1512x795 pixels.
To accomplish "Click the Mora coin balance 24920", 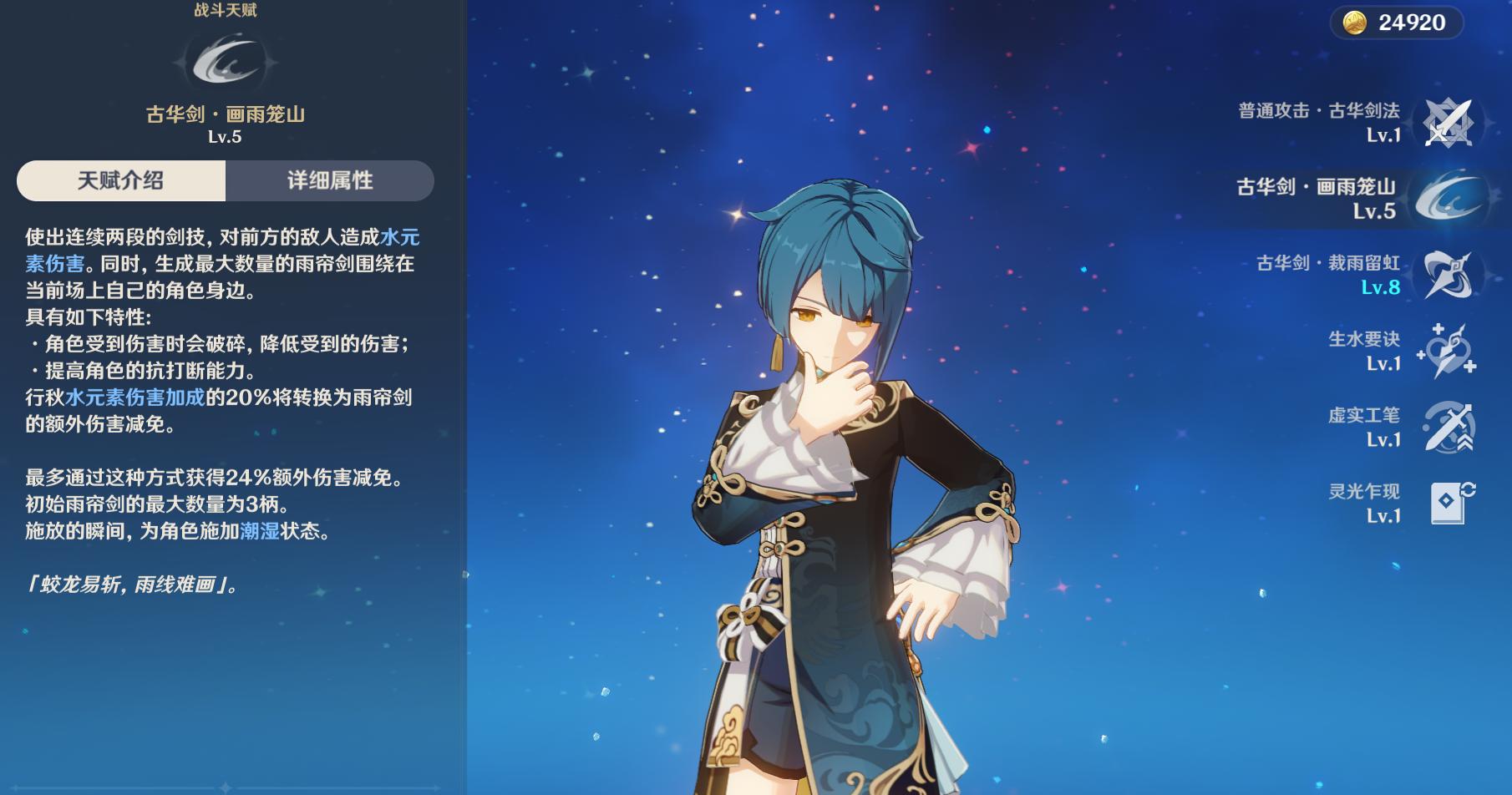I will 1396,23.
